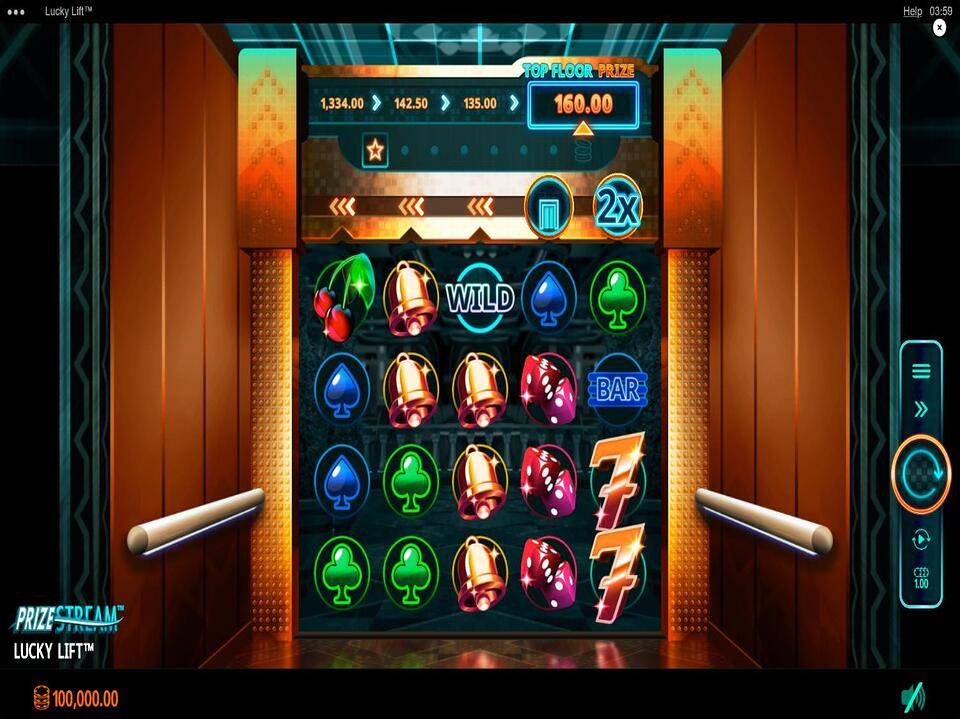Close the game with the white X button
Viewport: 960px width, 719px height.
click(939, 28)
